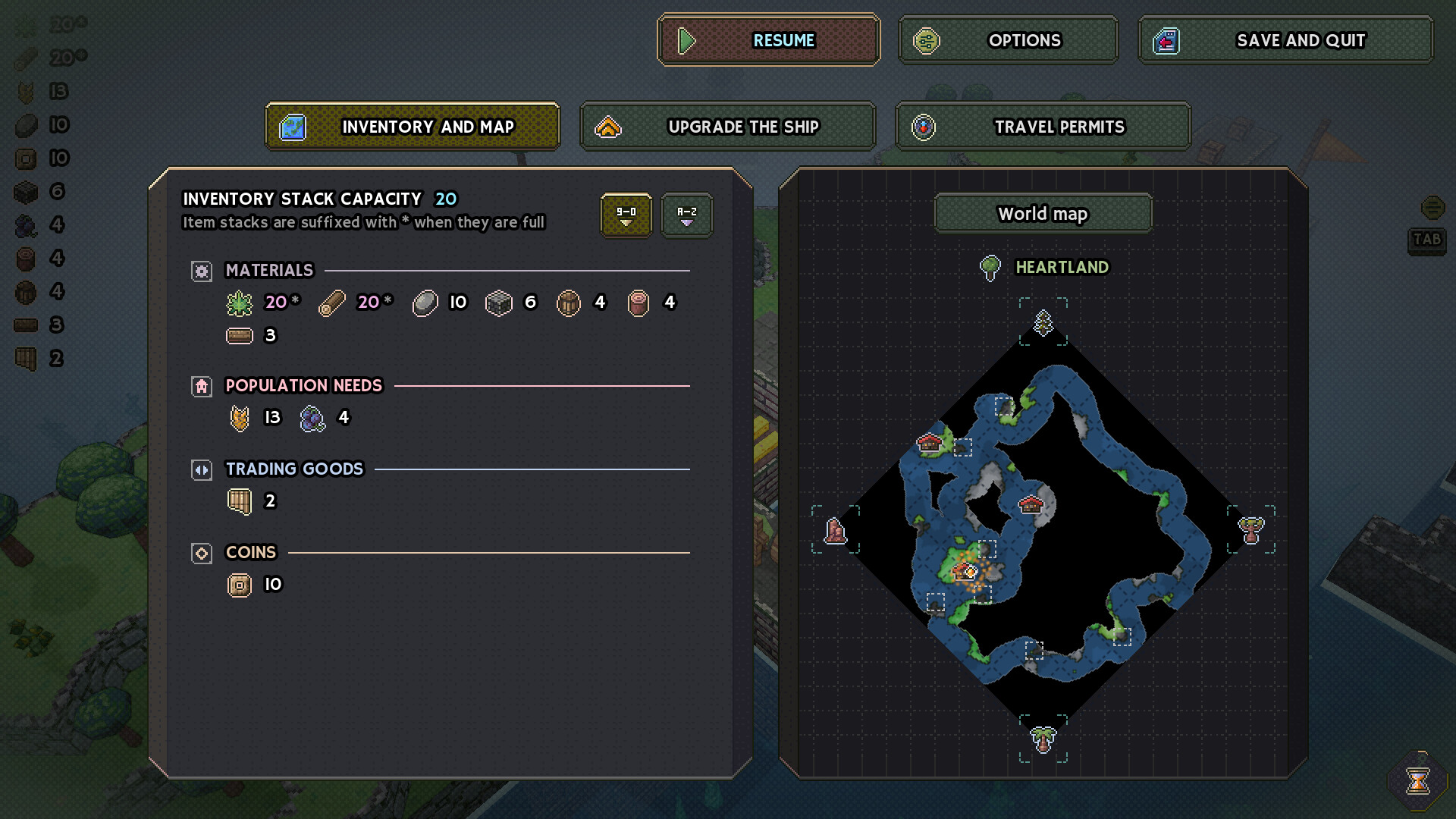Sort inventory alphabetically A-Z

coord(686,215)
